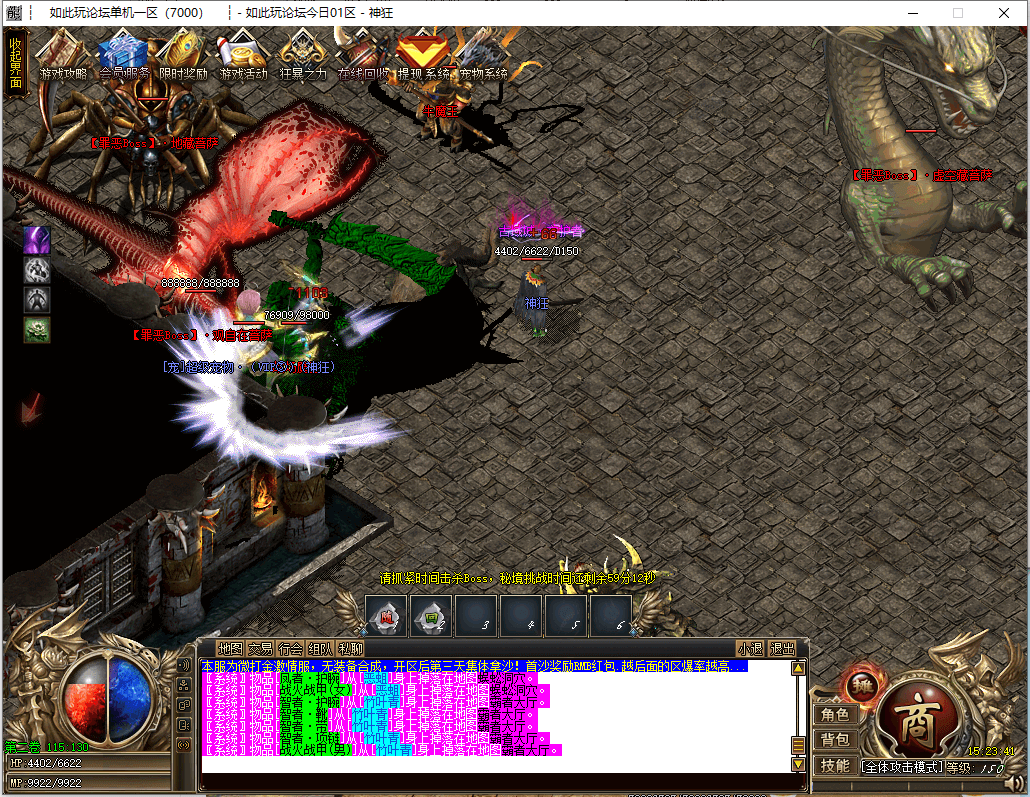Click the green lotus flower buff icon
The height and width of the screenshot is (797, 1030).
37,329
